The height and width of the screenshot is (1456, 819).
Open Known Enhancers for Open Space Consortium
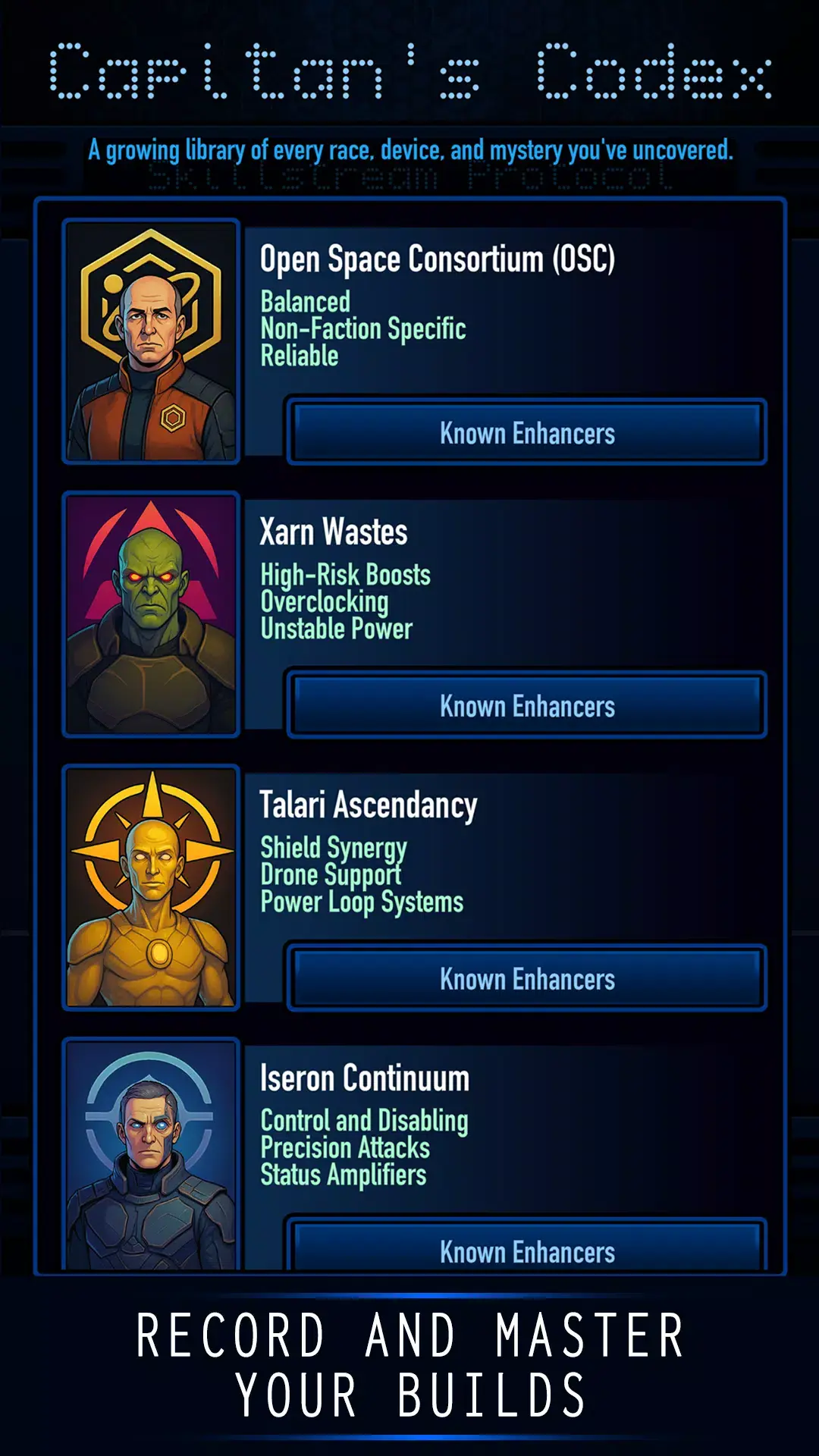coord(527,433)
